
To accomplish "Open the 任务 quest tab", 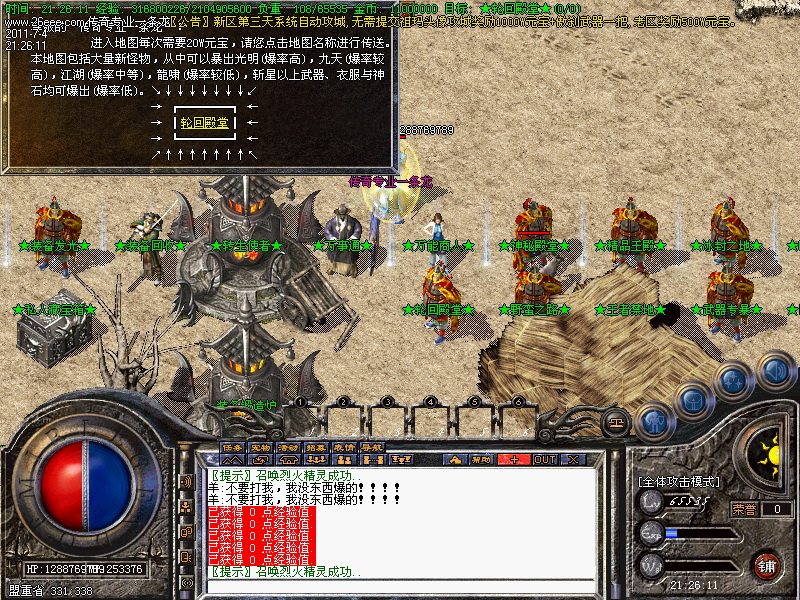I will pos(233,447).
